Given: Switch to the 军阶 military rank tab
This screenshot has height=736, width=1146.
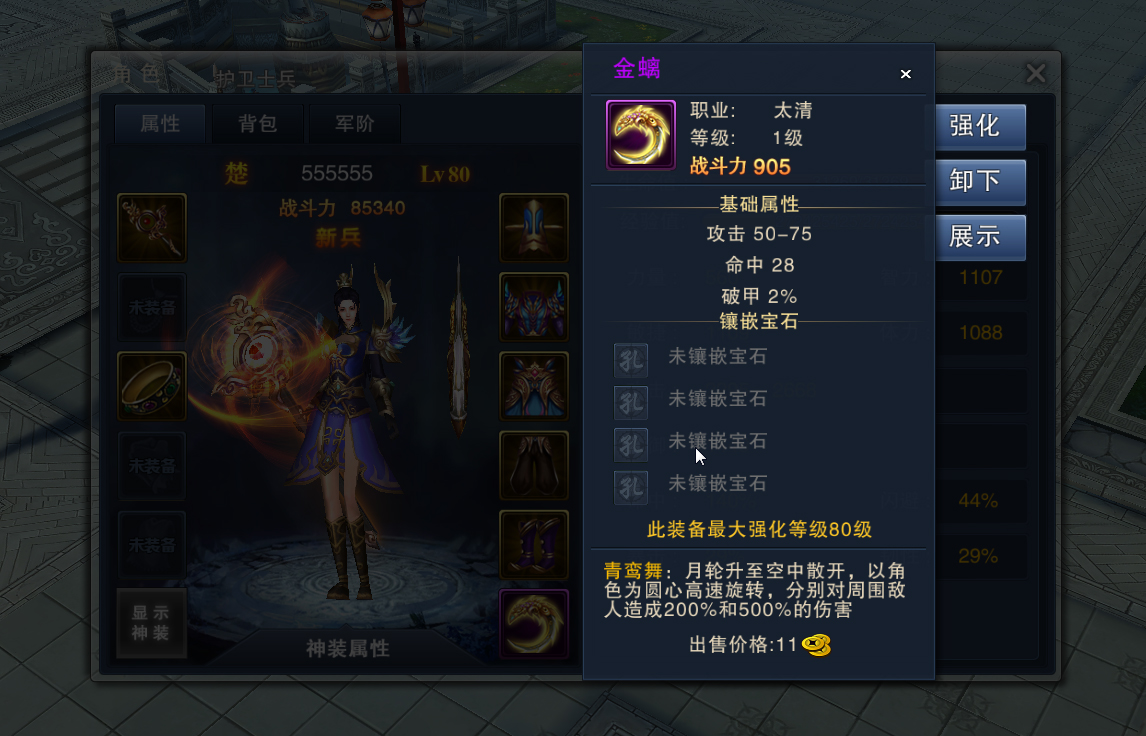Looking at the screenshot, I should [354, 124].
